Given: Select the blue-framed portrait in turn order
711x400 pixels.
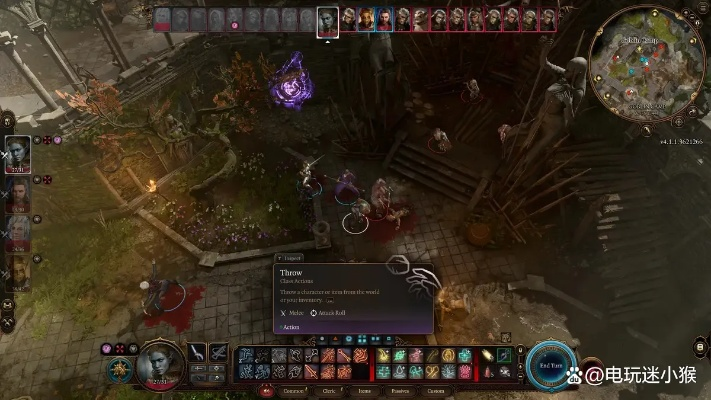Looking at the screenshot, I should coord(385,18).
